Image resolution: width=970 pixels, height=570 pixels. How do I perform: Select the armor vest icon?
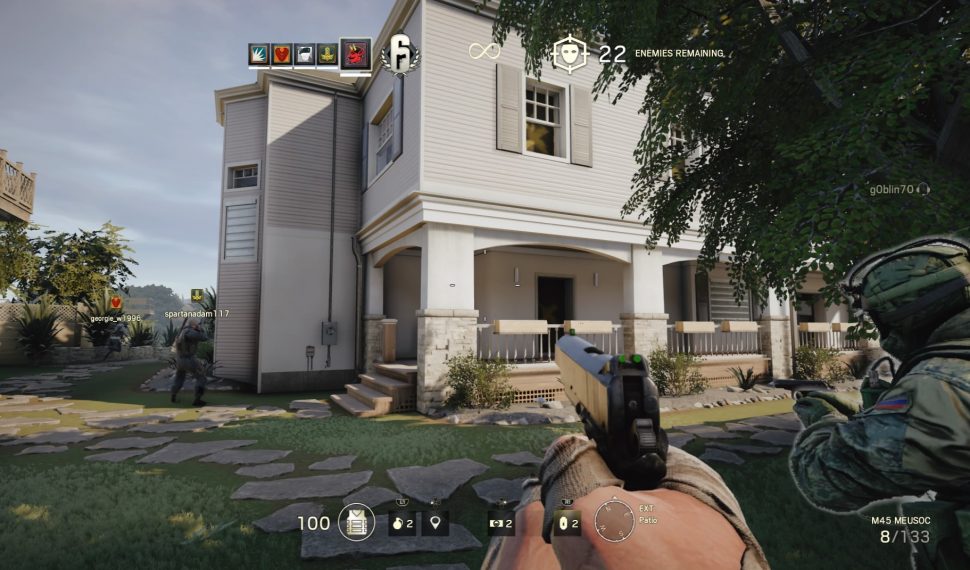click(356, 522)
